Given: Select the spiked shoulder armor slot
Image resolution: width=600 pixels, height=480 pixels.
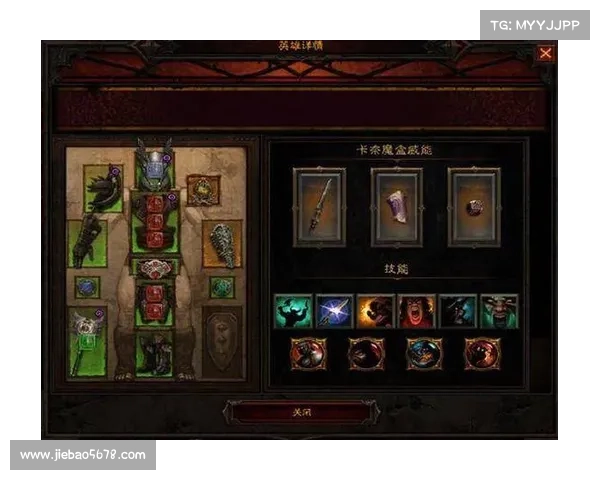Looking at the screenshot, I should pyautogui.click(x=104, y=190).
